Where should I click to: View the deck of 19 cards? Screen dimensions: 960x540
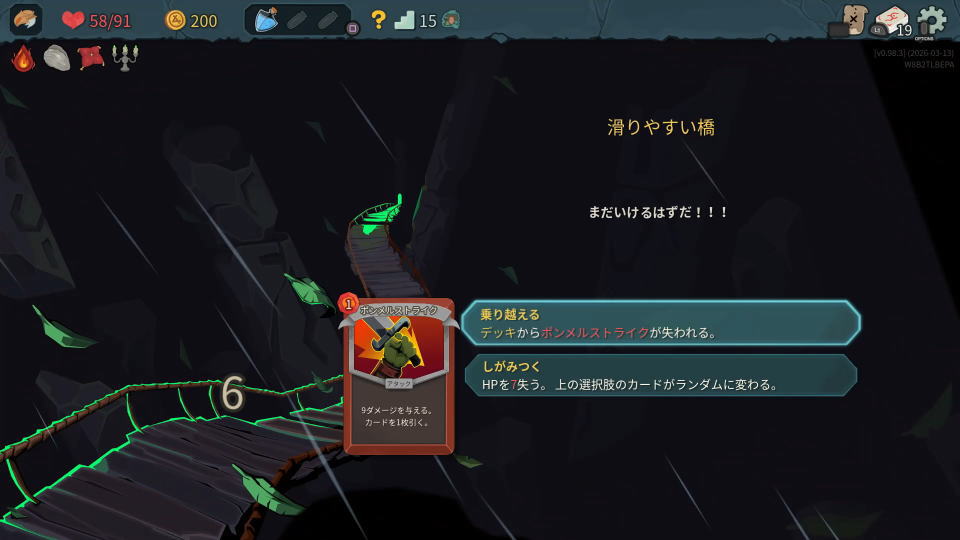coord(892,21)
